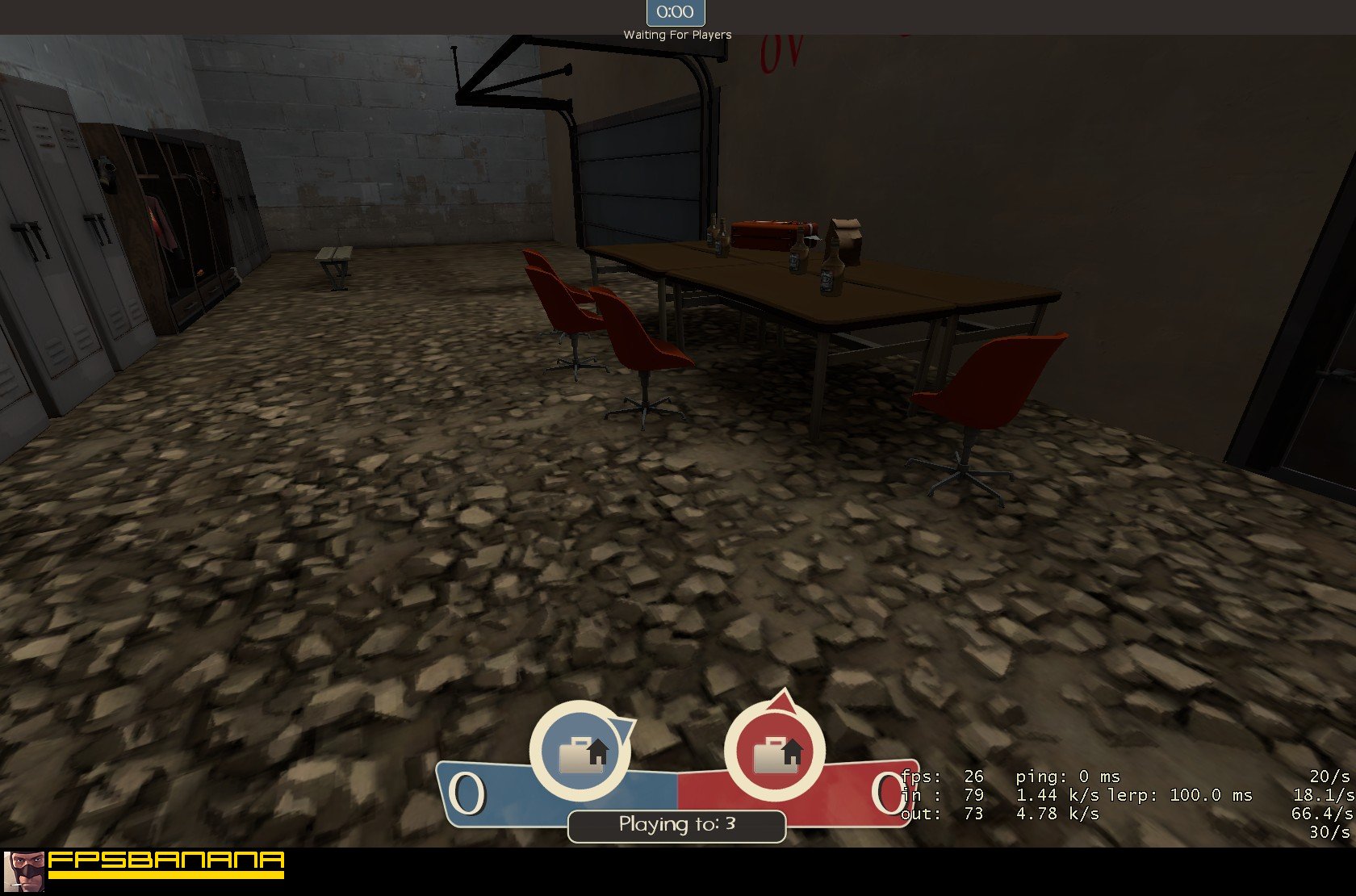Click the Waiting For Players label
This screenshot has width=1356, height=896.
676,35
